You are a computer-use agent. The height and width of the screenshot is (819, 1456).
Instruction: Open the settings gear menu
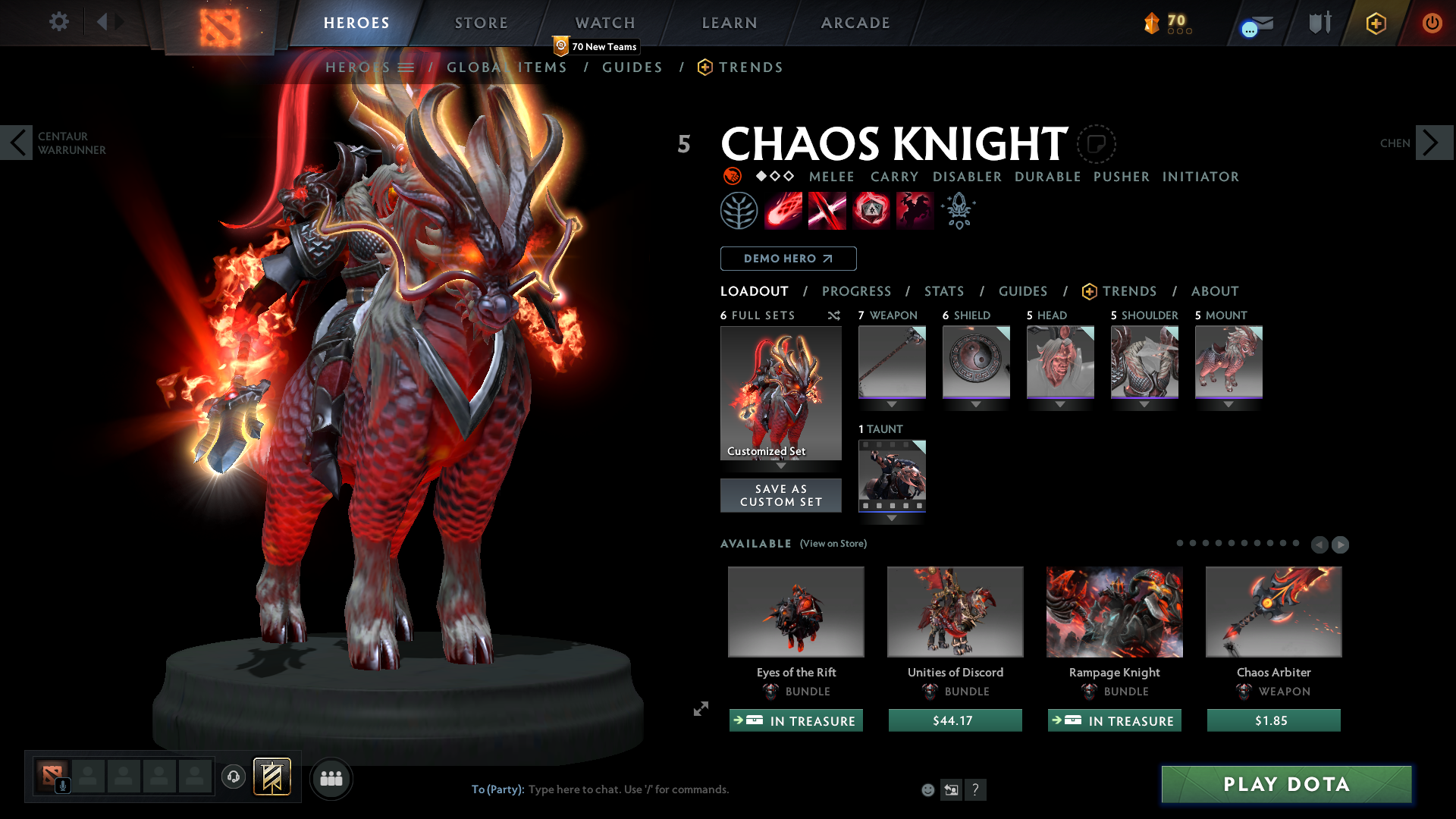(x=58, y=22)
